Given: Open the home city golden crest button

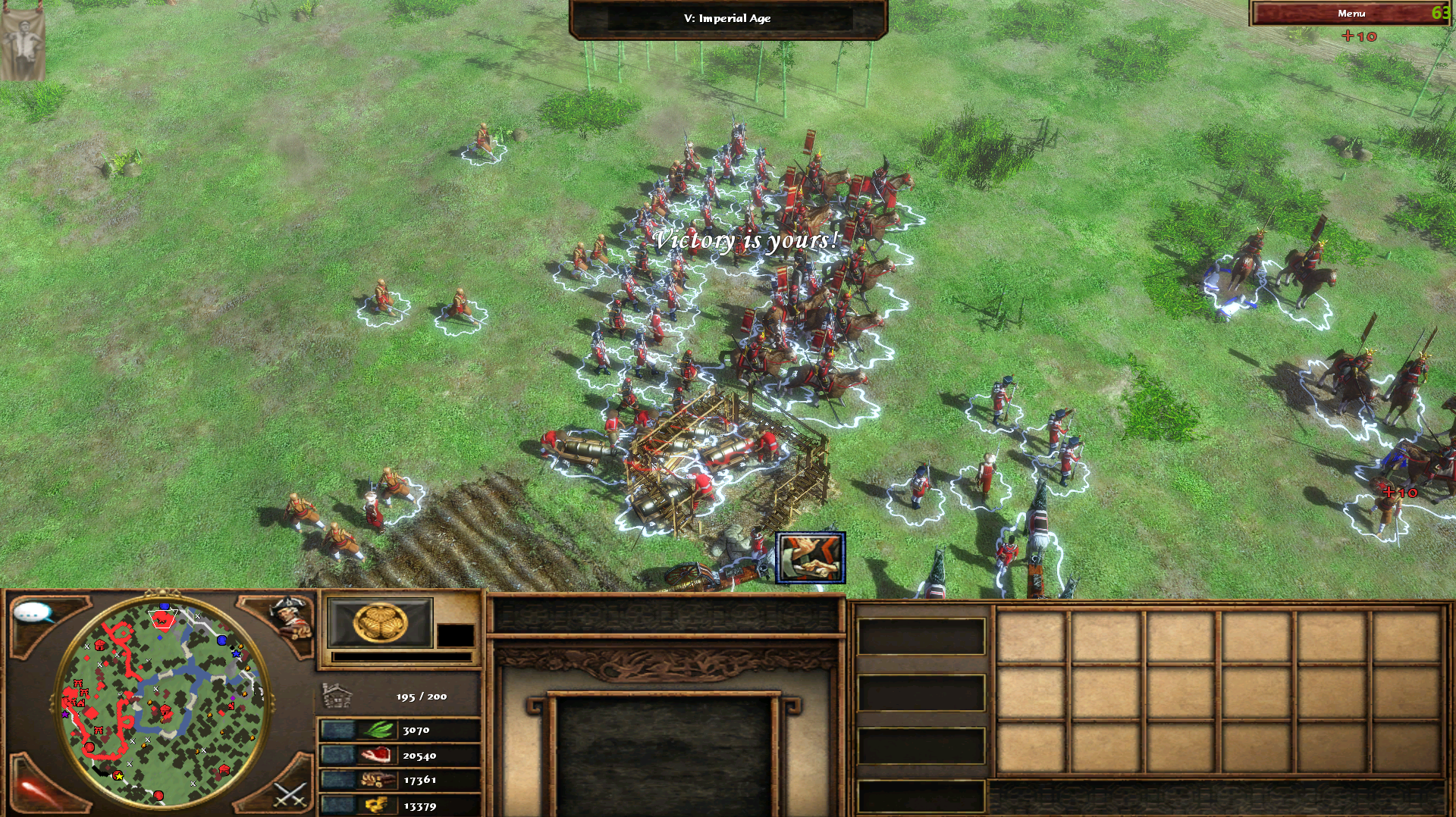Looking at the screenshot, I should [380, 623].
